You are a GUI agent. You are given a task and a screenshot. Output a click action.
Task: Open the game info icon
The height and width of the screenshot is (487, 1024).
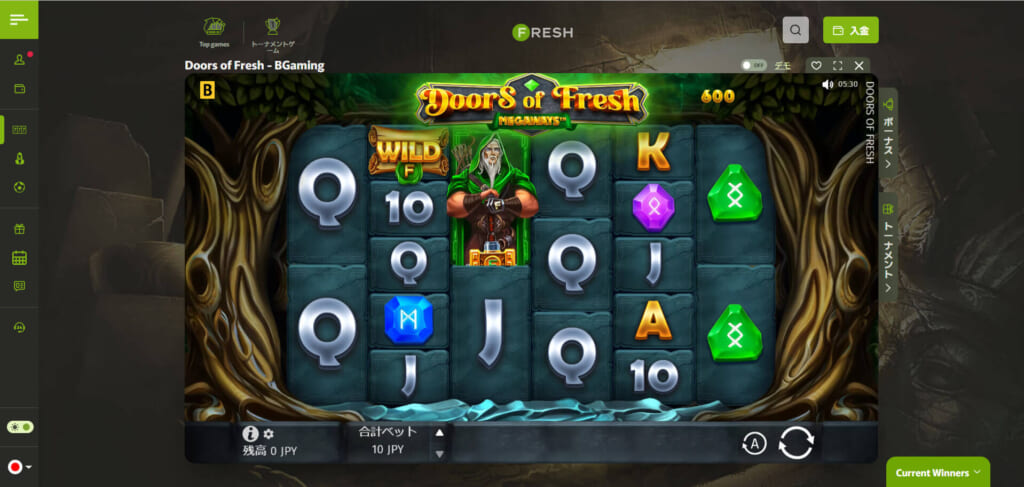[251, 434]
